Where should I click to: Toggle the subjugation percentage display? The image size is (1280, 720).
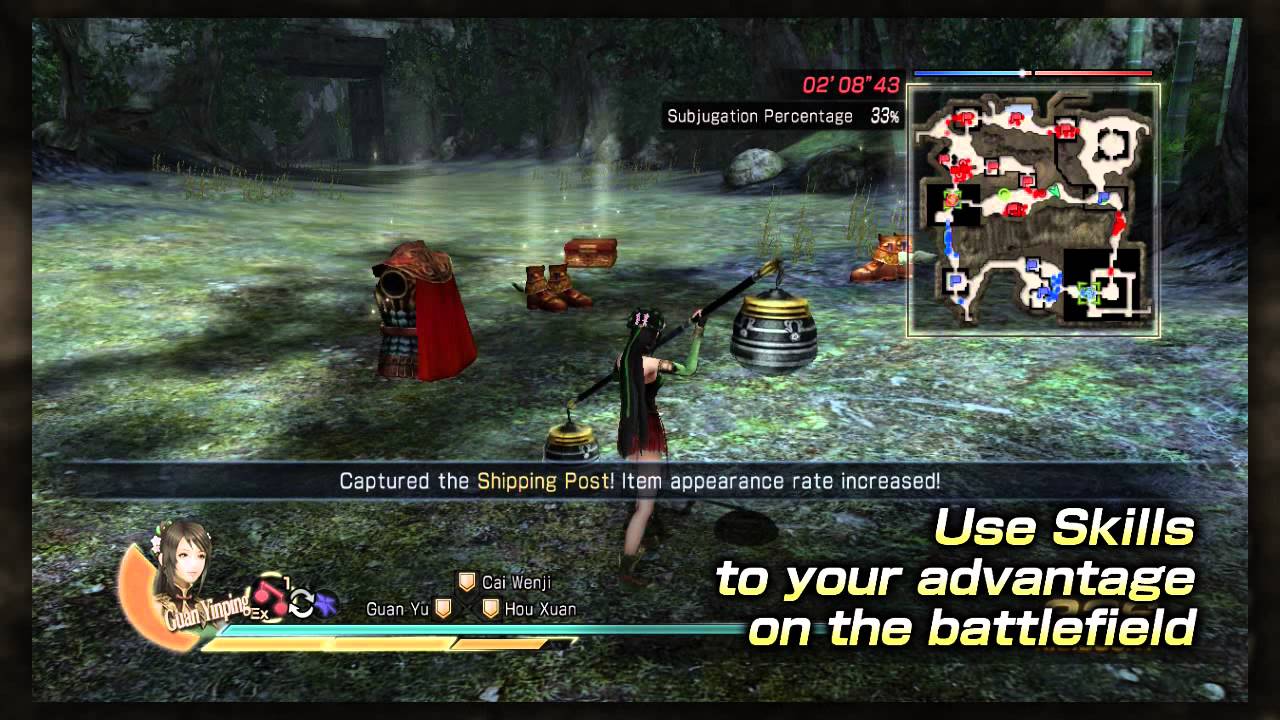(x=780, y=116)
